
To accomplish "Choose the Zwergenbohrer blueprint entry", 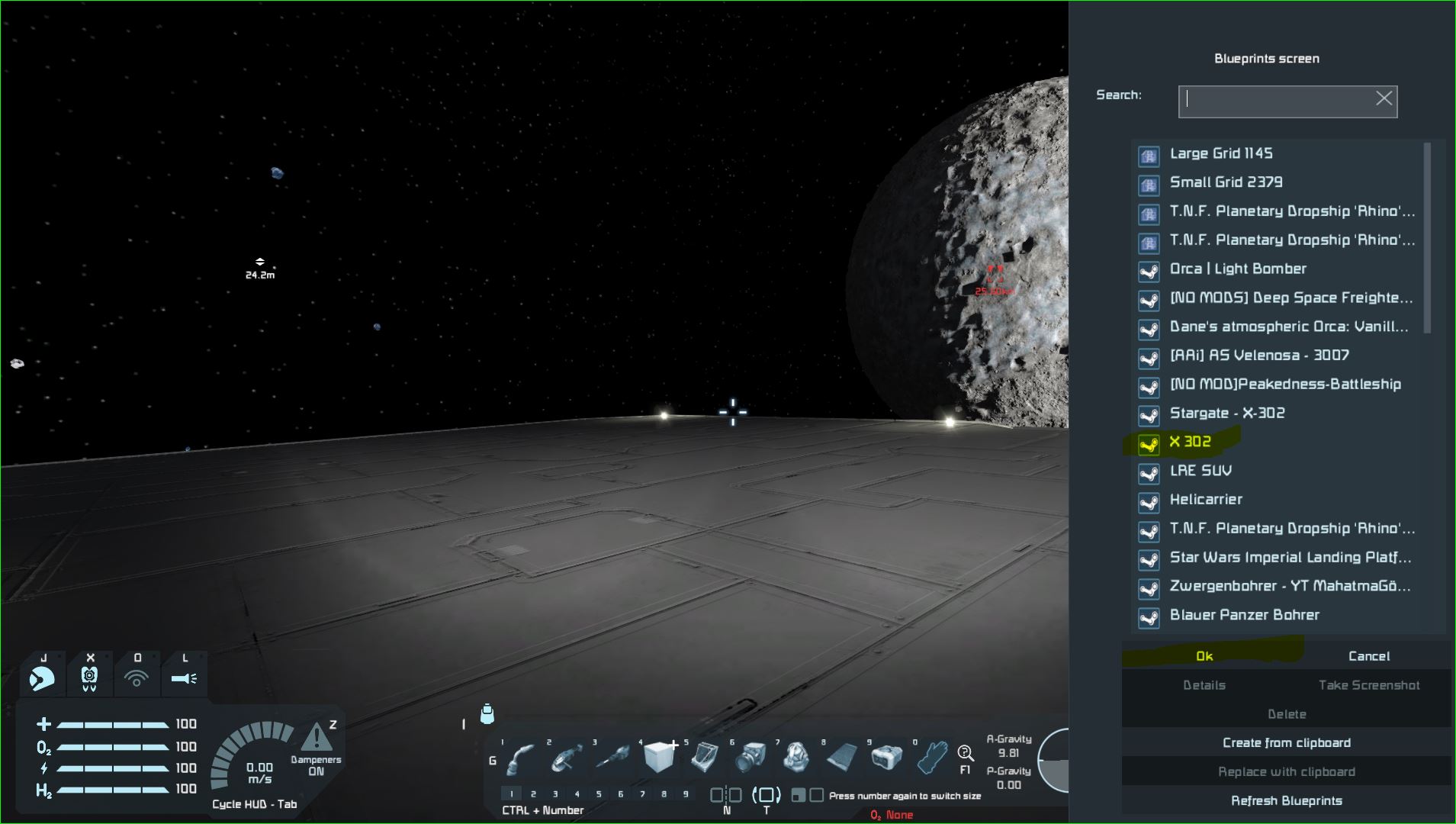I will pyautogui.click(x=1290, y=587).
